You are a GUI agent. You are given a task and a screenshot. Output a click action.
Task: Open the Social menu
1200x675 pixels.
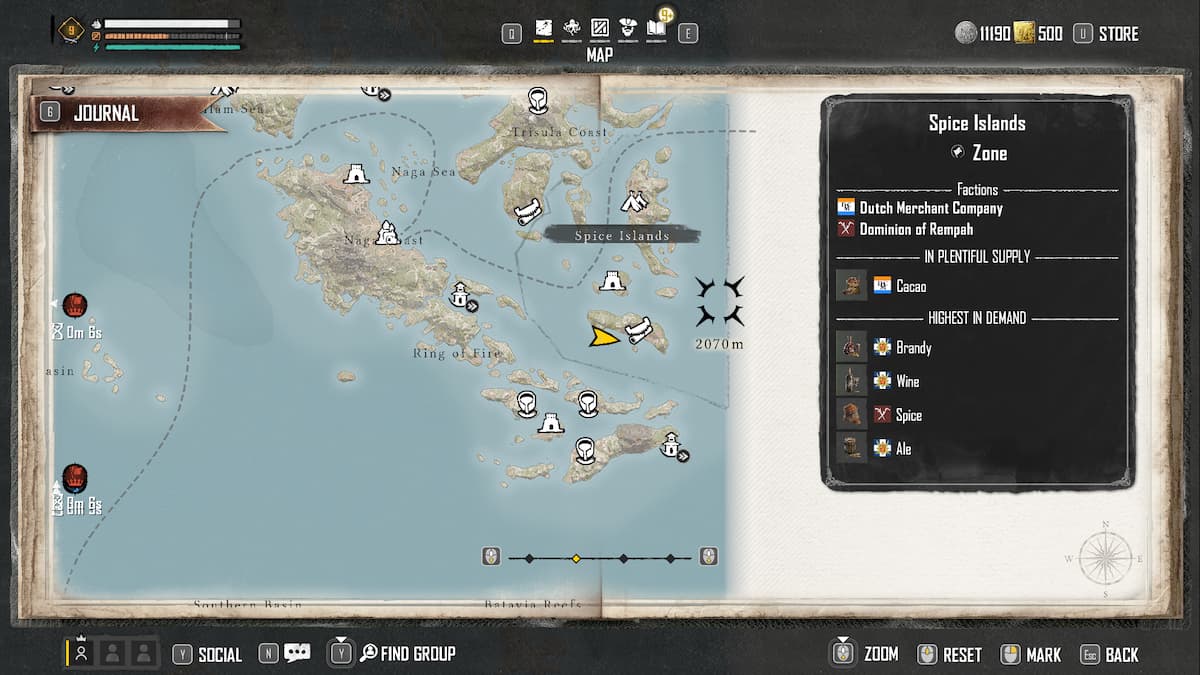tap(219, 654)
